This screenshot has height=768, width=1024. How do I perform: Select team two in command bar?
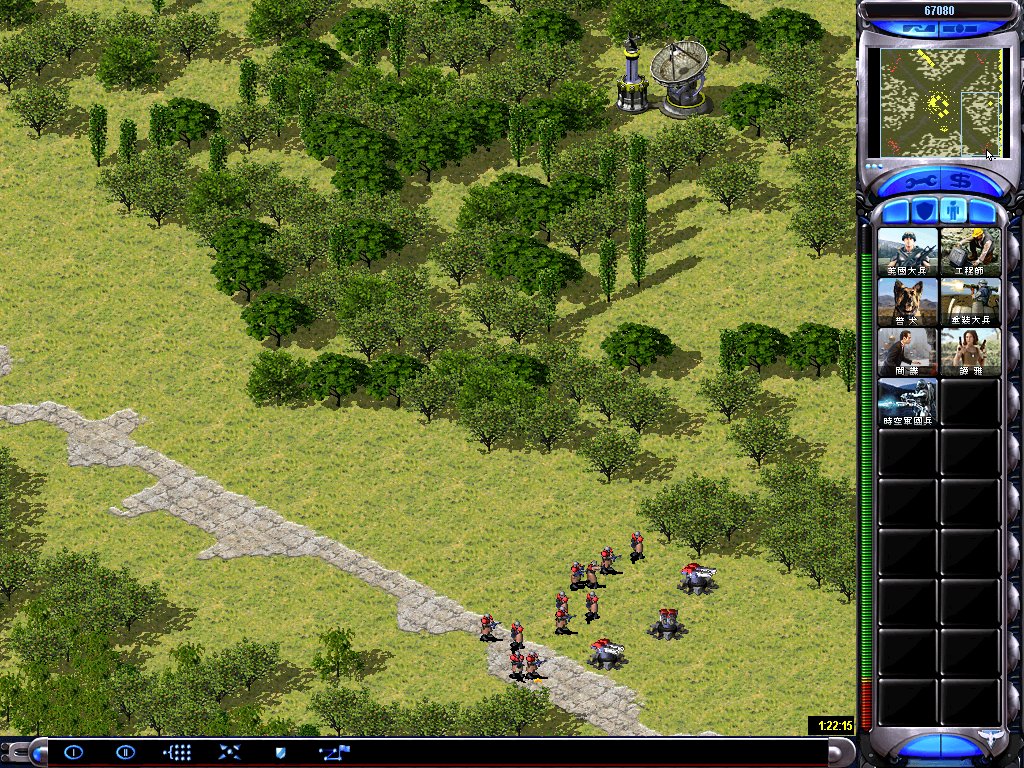tap(125, 752)
